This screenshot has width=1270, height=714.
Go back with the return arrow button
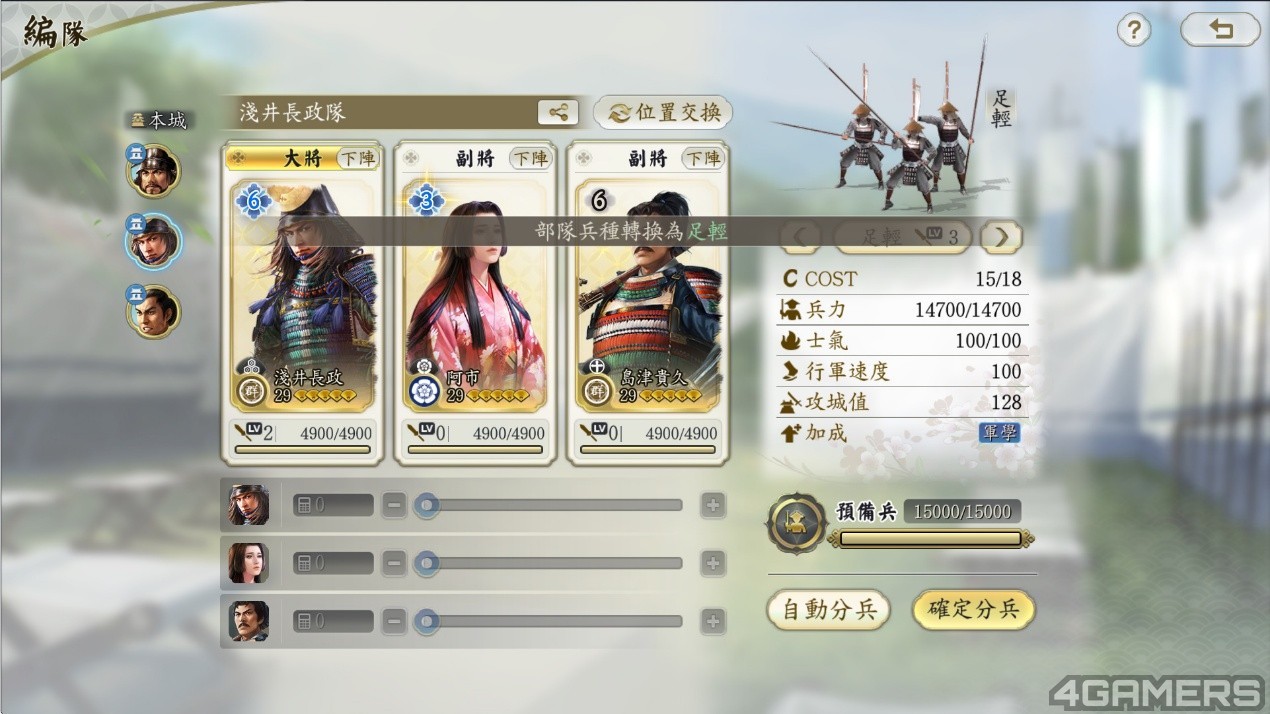1219,30
